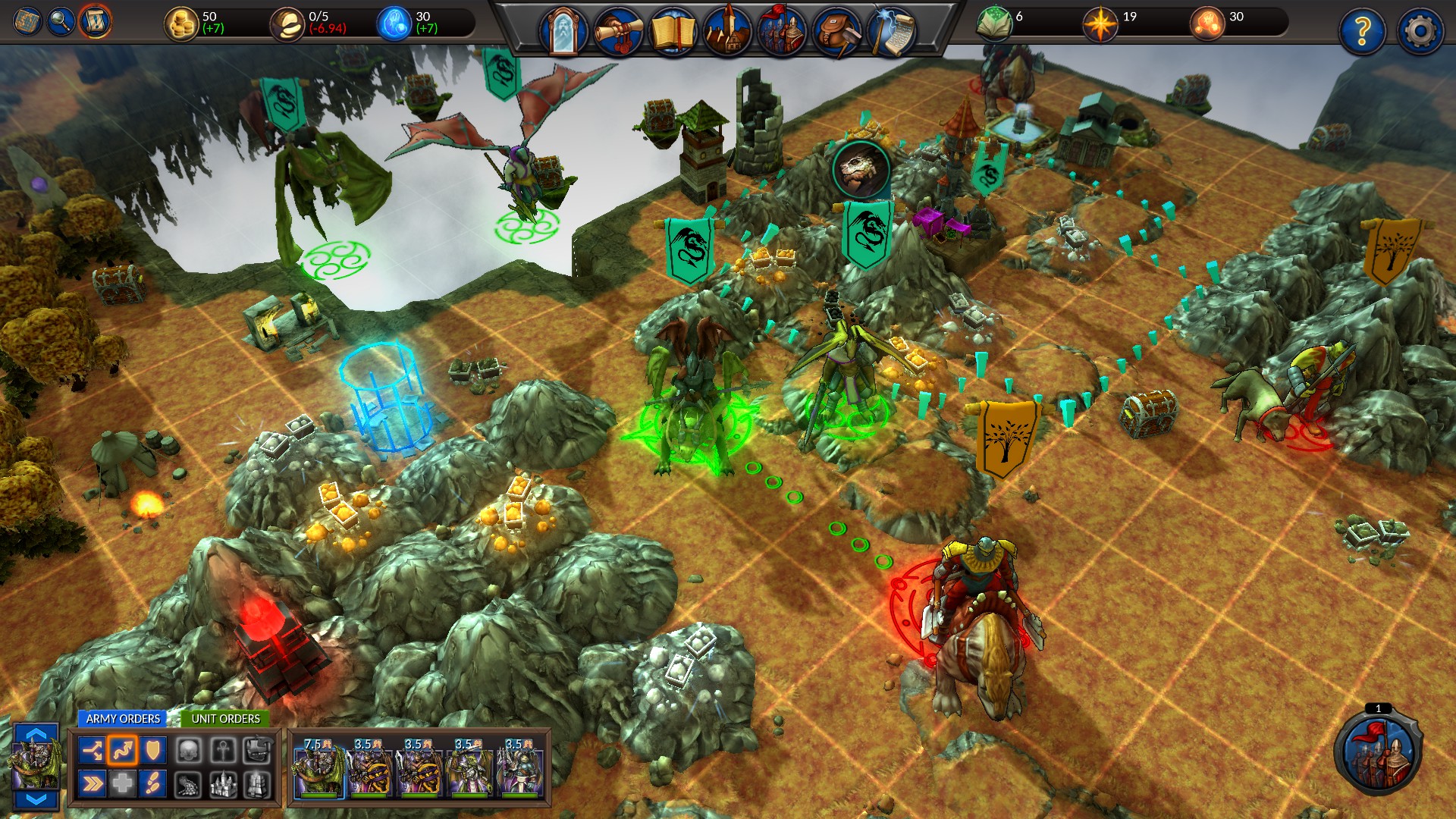Collapse the panel with the downward chevron arrow
The image size is (1456, 819).
click(x=35, y=801)
